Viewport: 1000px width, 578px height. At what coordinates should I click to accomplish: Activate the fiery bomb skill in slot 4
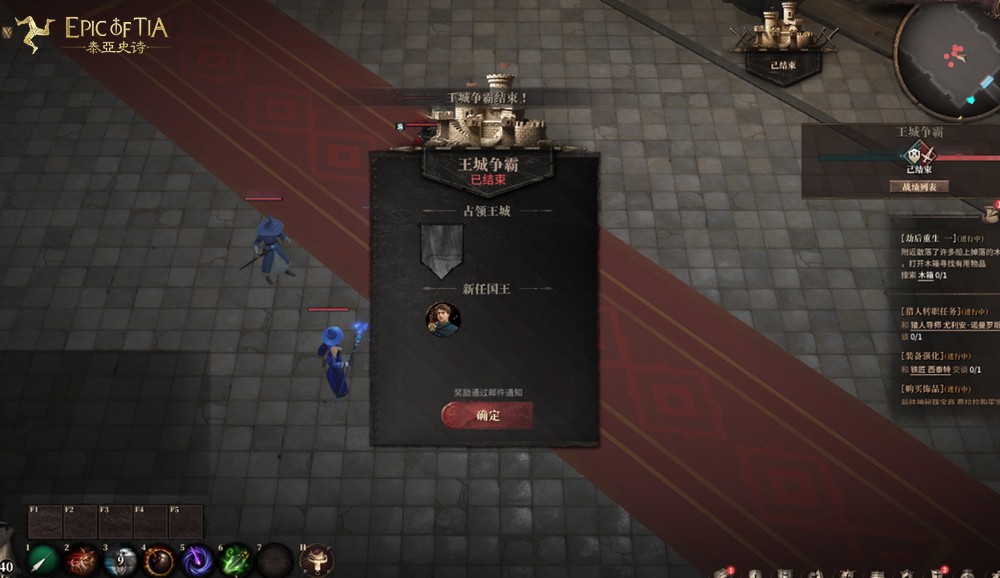coord(159,560)
